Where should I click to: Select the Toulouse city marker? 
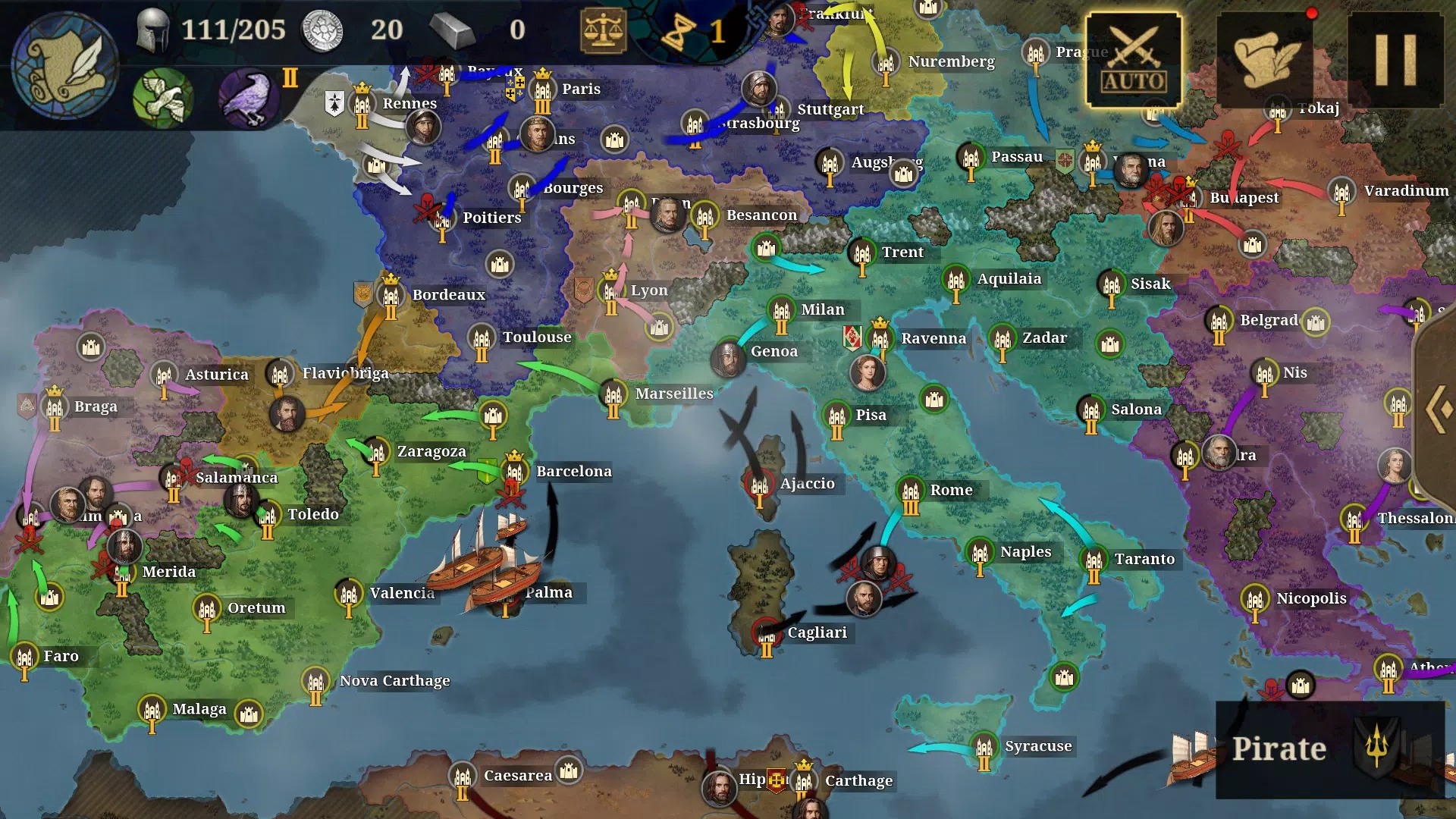[x=482, y=338]
